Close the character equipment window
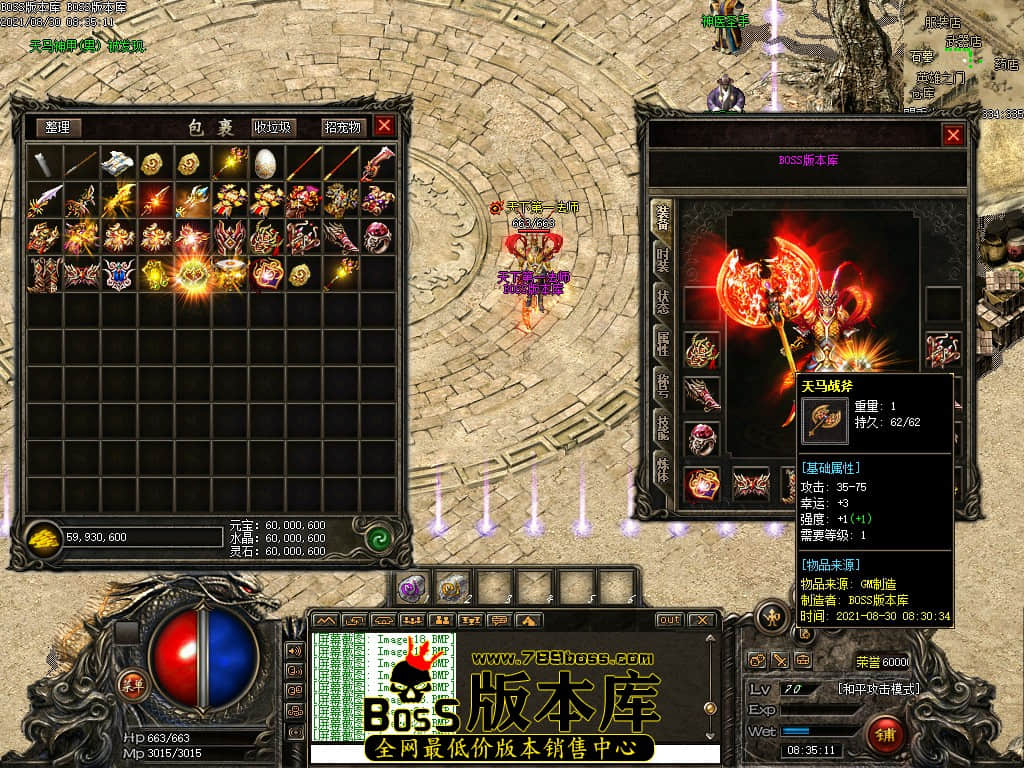1024x768 pixels. [x=953, y=135]
